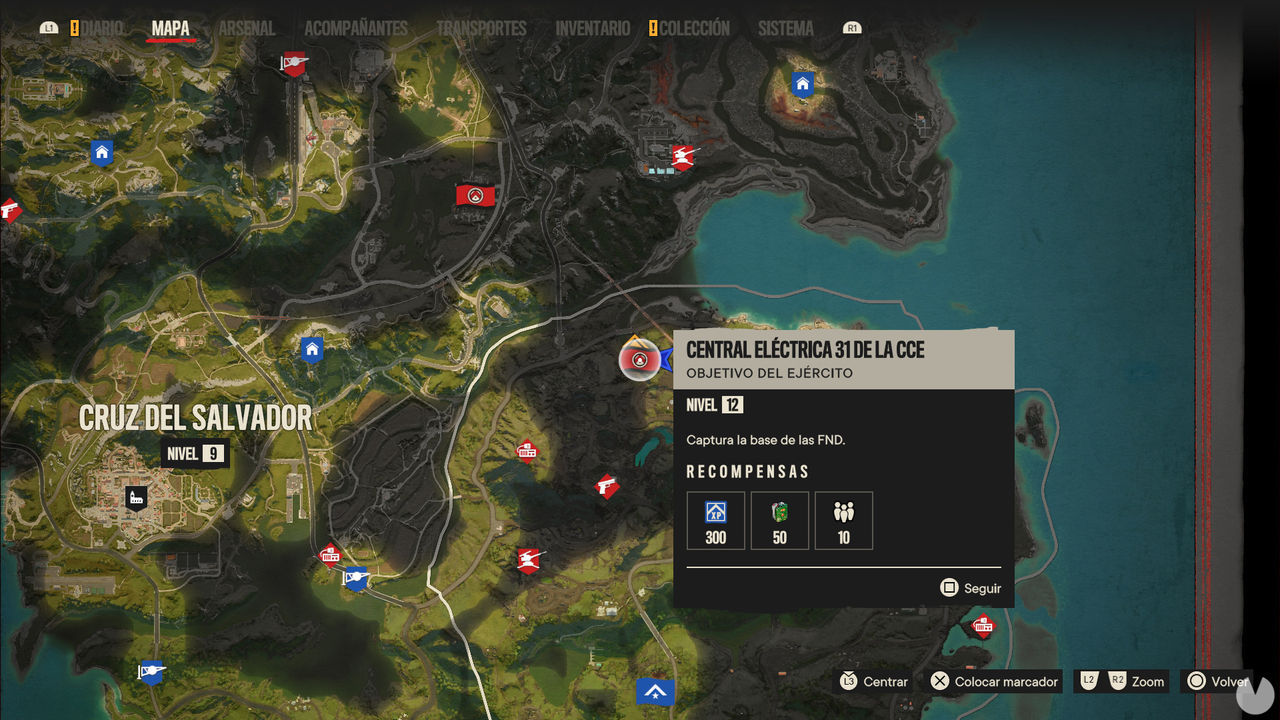1280x720 pixels.
Task: Open the L1 page navigation control
Action: pyautogui.click(x=49, y=28)
